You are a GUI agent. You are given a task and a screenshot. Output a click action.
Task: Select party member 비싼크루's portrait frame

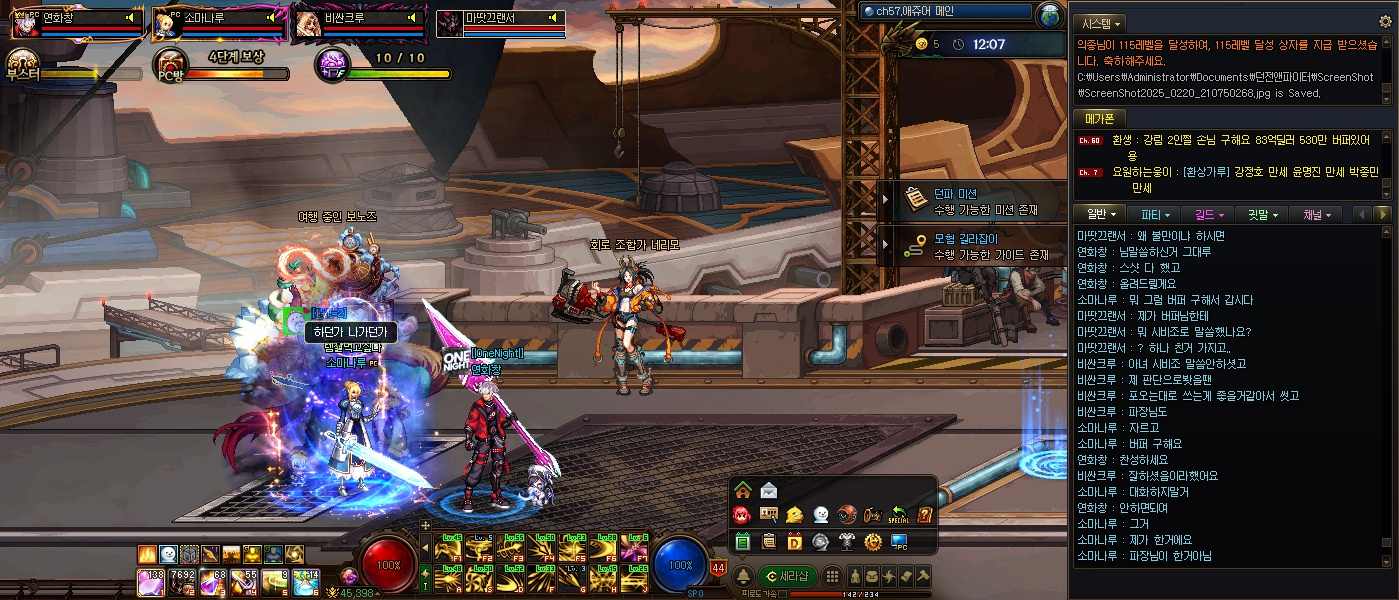click(309, 23)
